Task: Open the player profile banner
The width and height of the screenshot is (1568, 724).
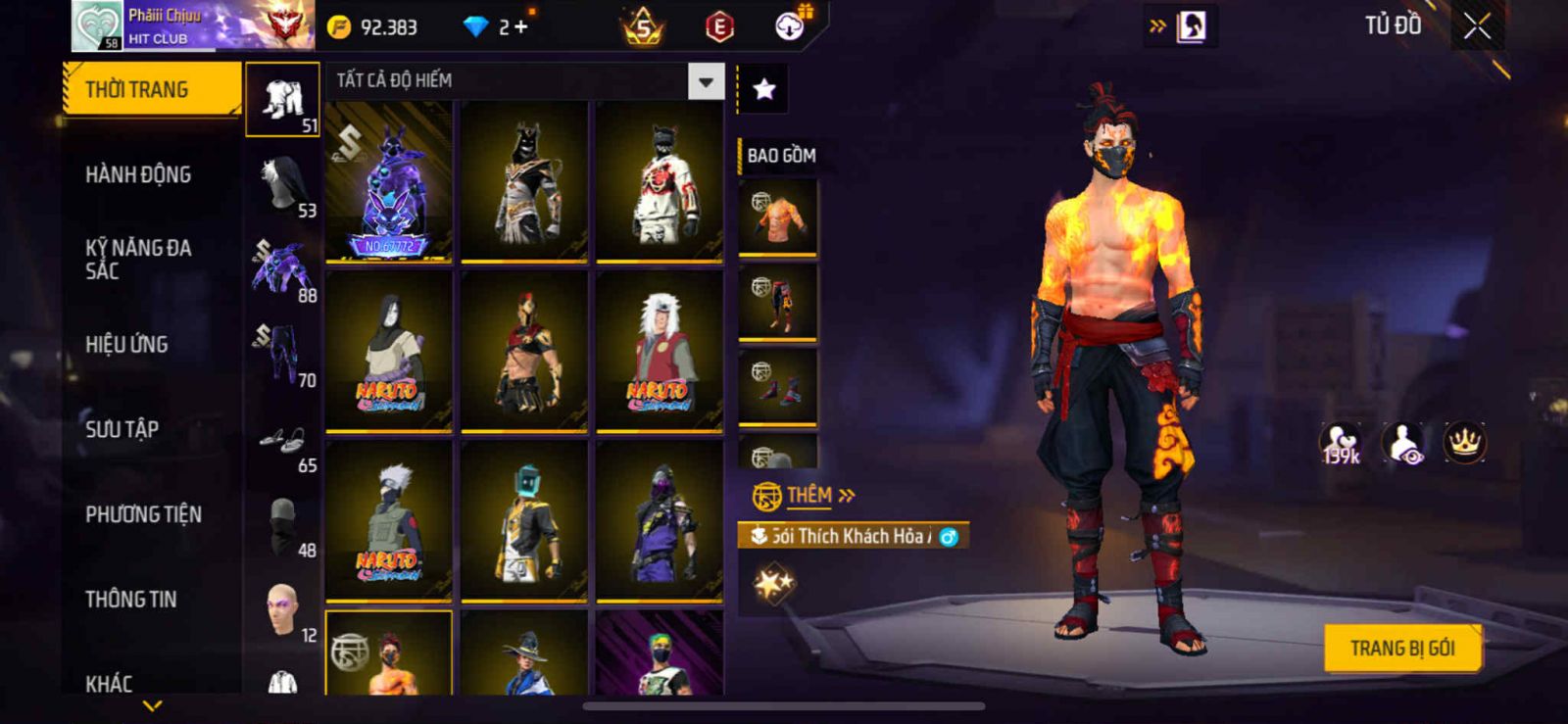Action: coord(192,26)
